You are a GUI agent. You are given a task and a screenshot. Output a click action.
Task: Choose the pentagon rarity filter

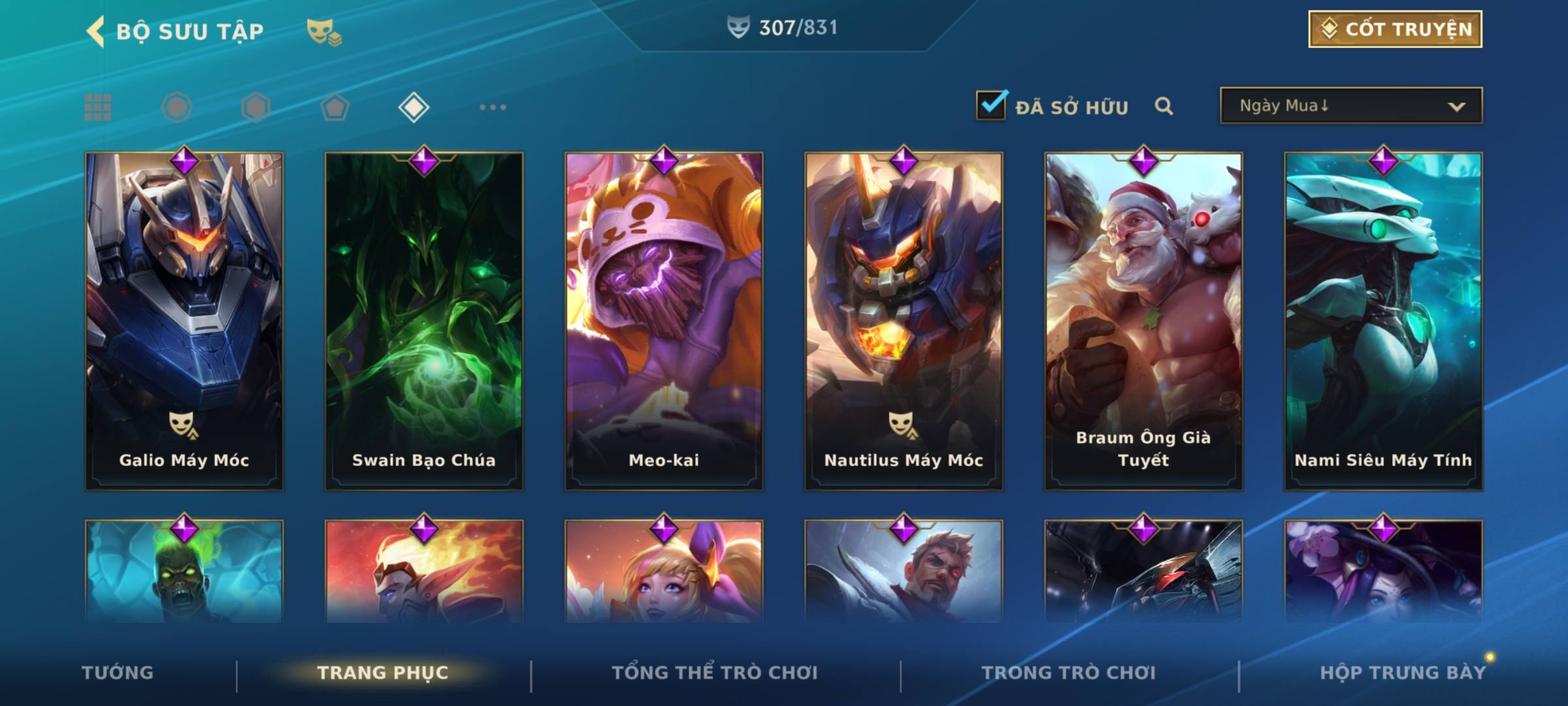335,107
